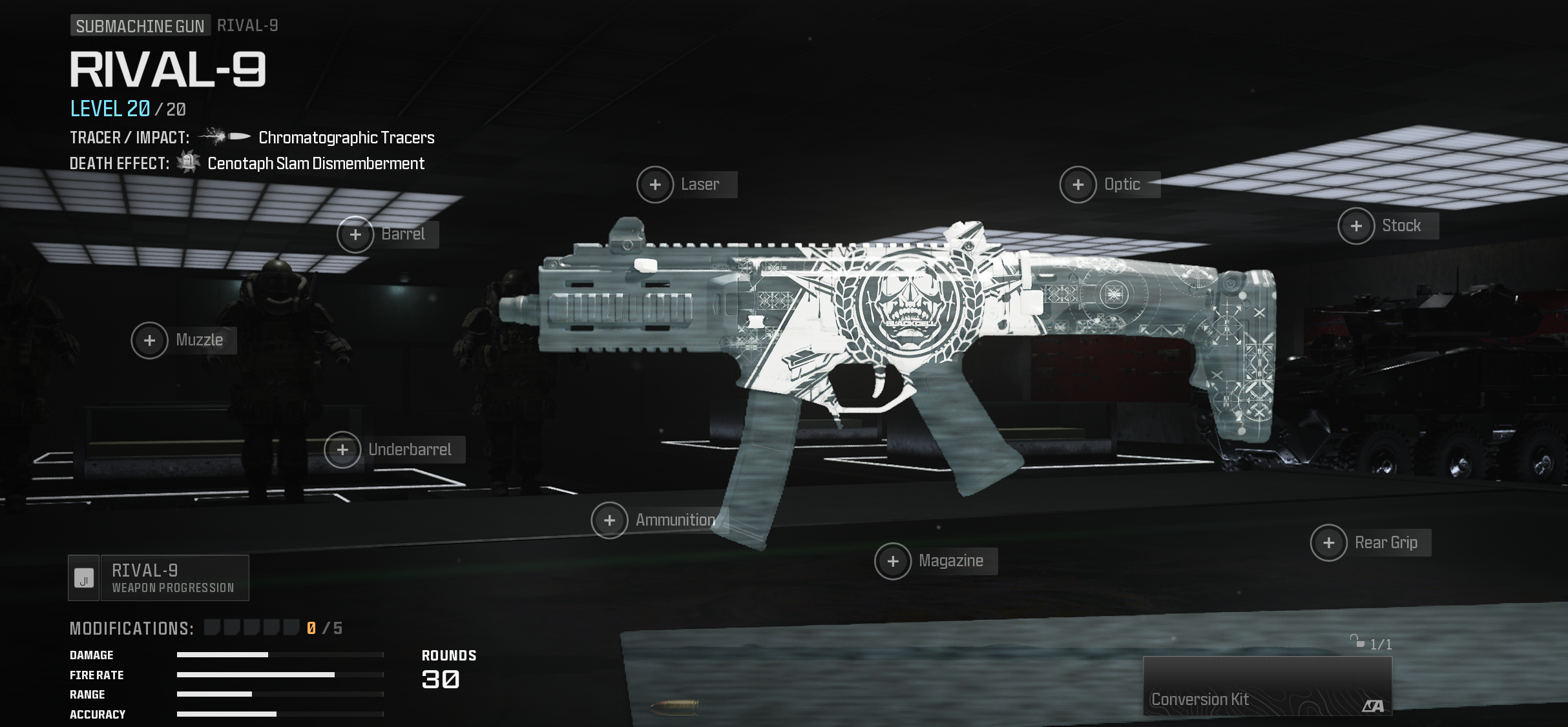The image size is (1568, 727).
Task: Open RIVAL-9 Weapon Progression
Action: point(159,579)
